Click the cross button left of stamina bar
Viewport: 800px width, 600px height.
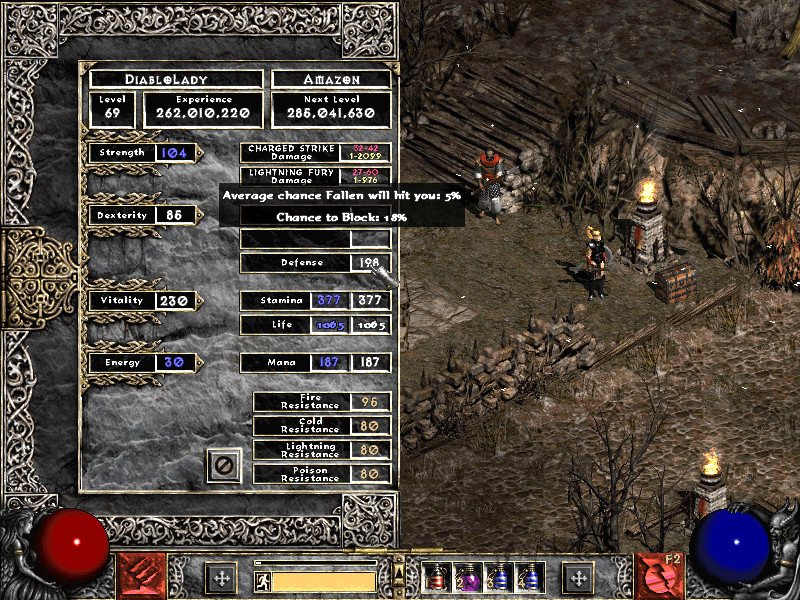[x=221, y=577]
